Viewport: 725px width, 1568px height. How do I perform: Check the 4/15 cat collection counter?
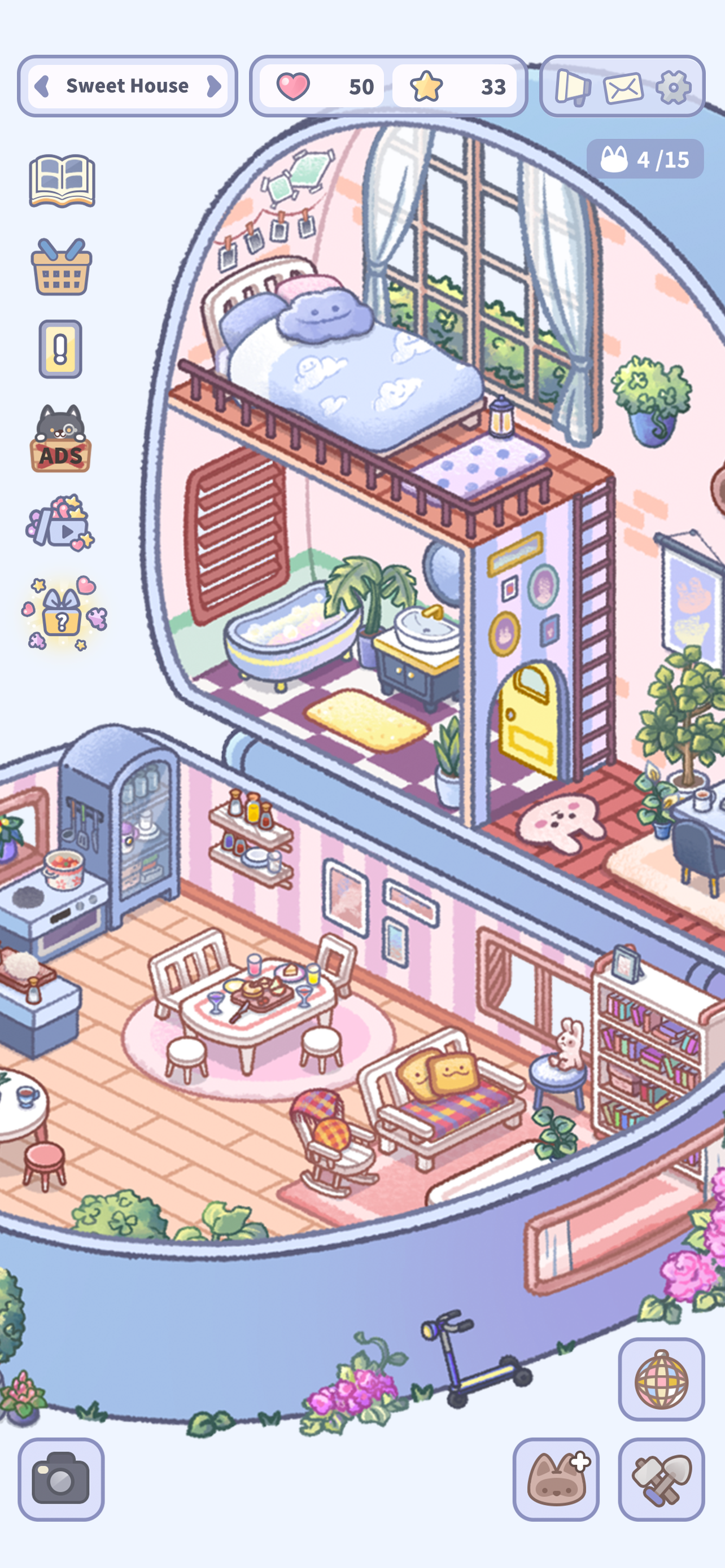pos(647,160)
